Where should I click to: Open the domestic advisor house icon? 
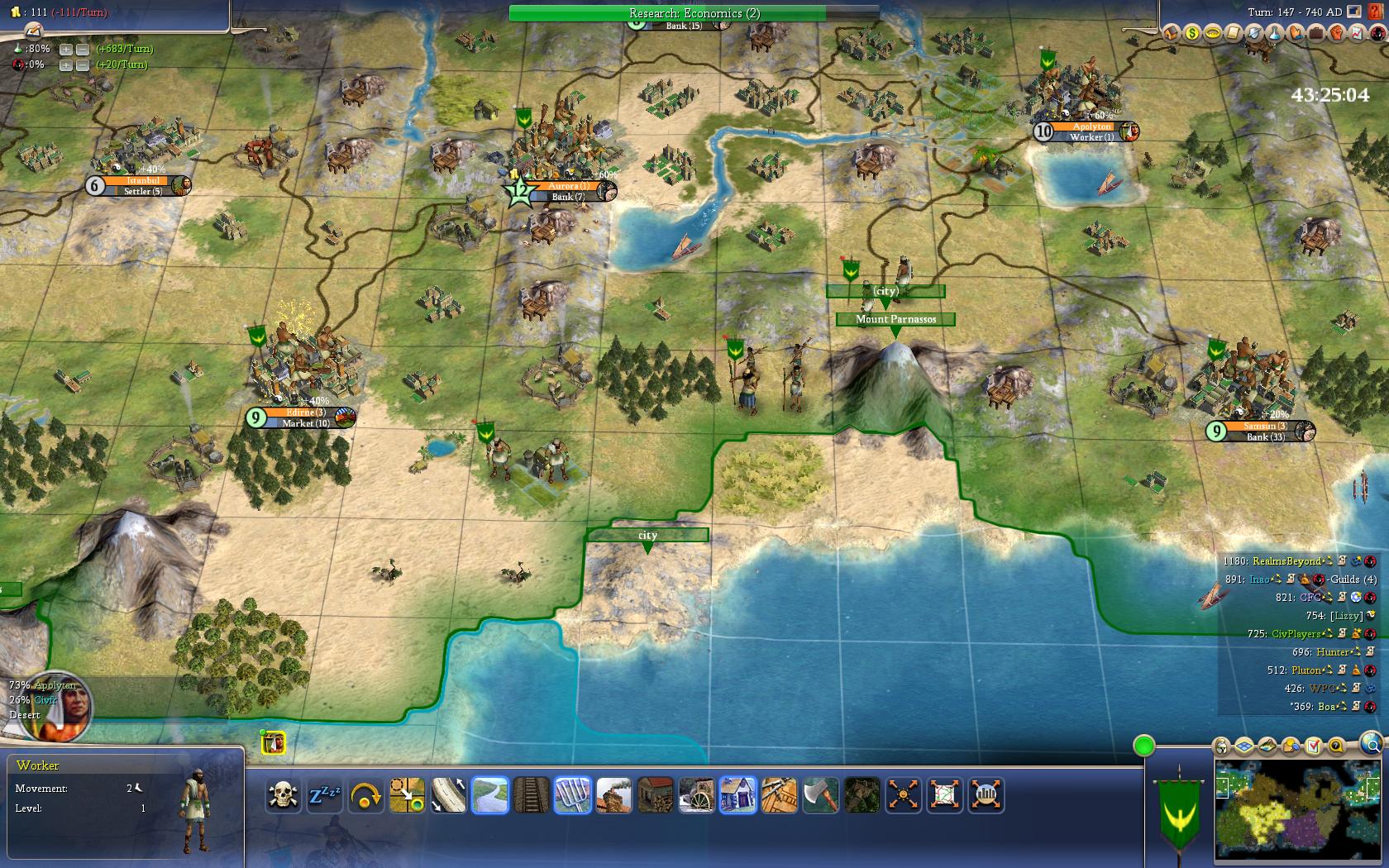pos(1171,33)
